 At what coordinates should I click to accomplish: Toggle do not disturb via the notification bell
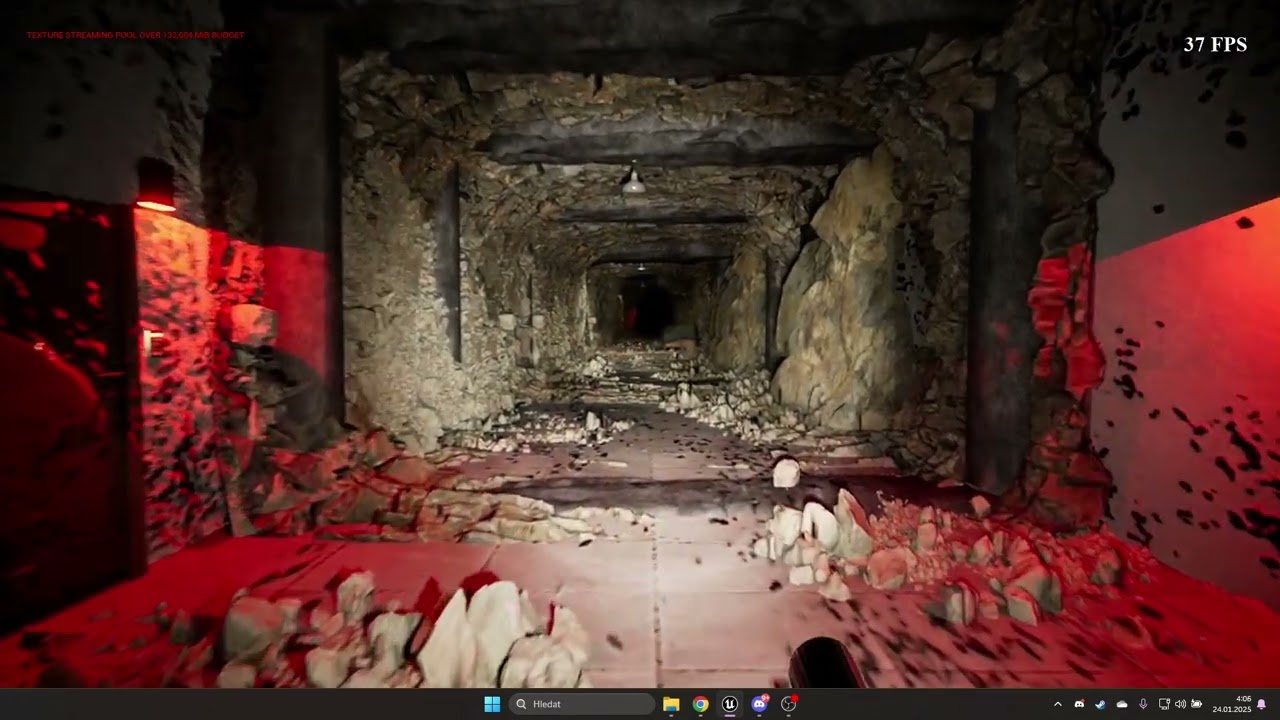coord(1262,704)
